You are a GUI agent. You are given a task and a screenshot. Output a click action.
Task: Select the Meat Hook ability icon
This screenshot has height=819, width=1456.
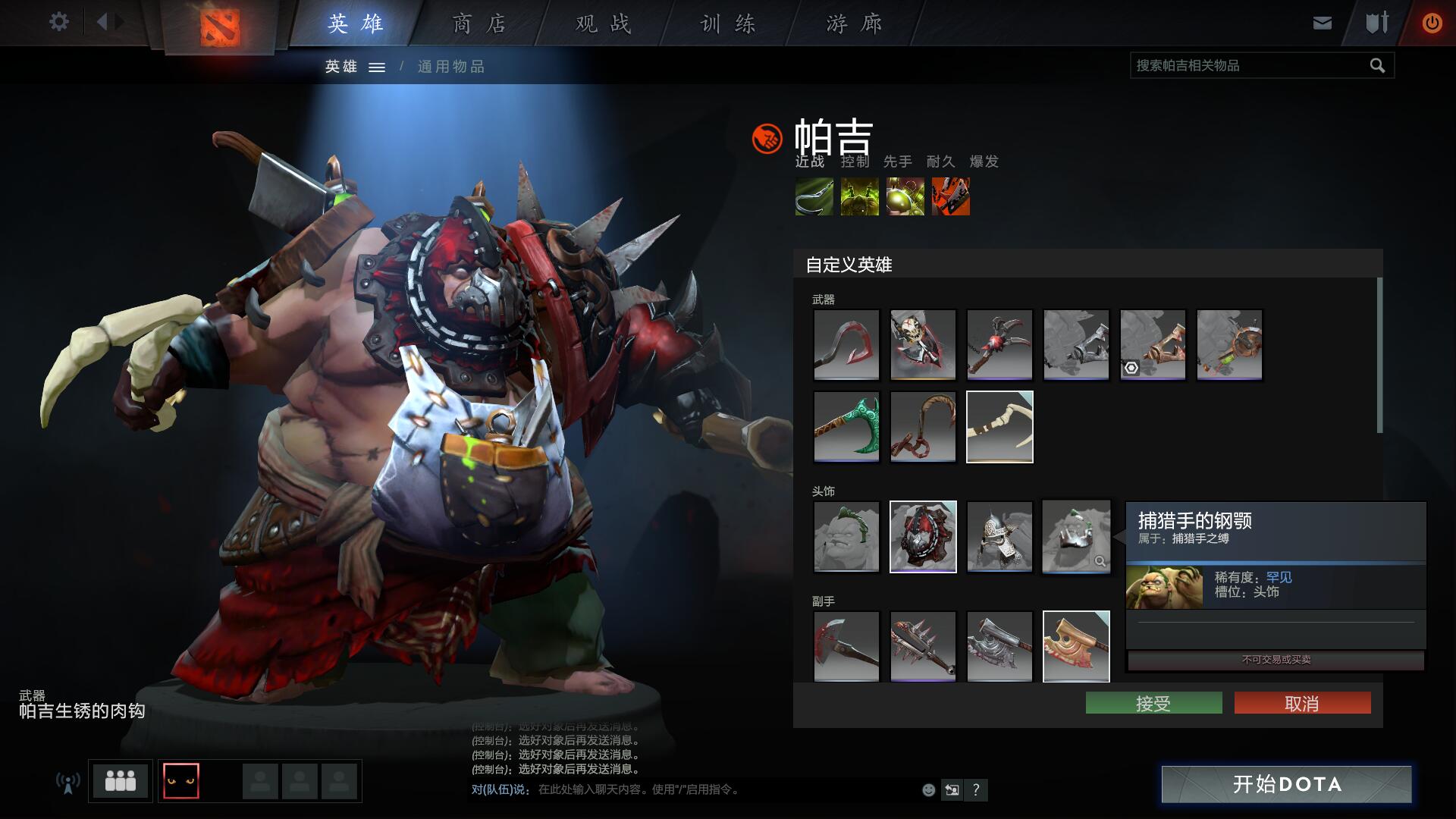(814, 197)
